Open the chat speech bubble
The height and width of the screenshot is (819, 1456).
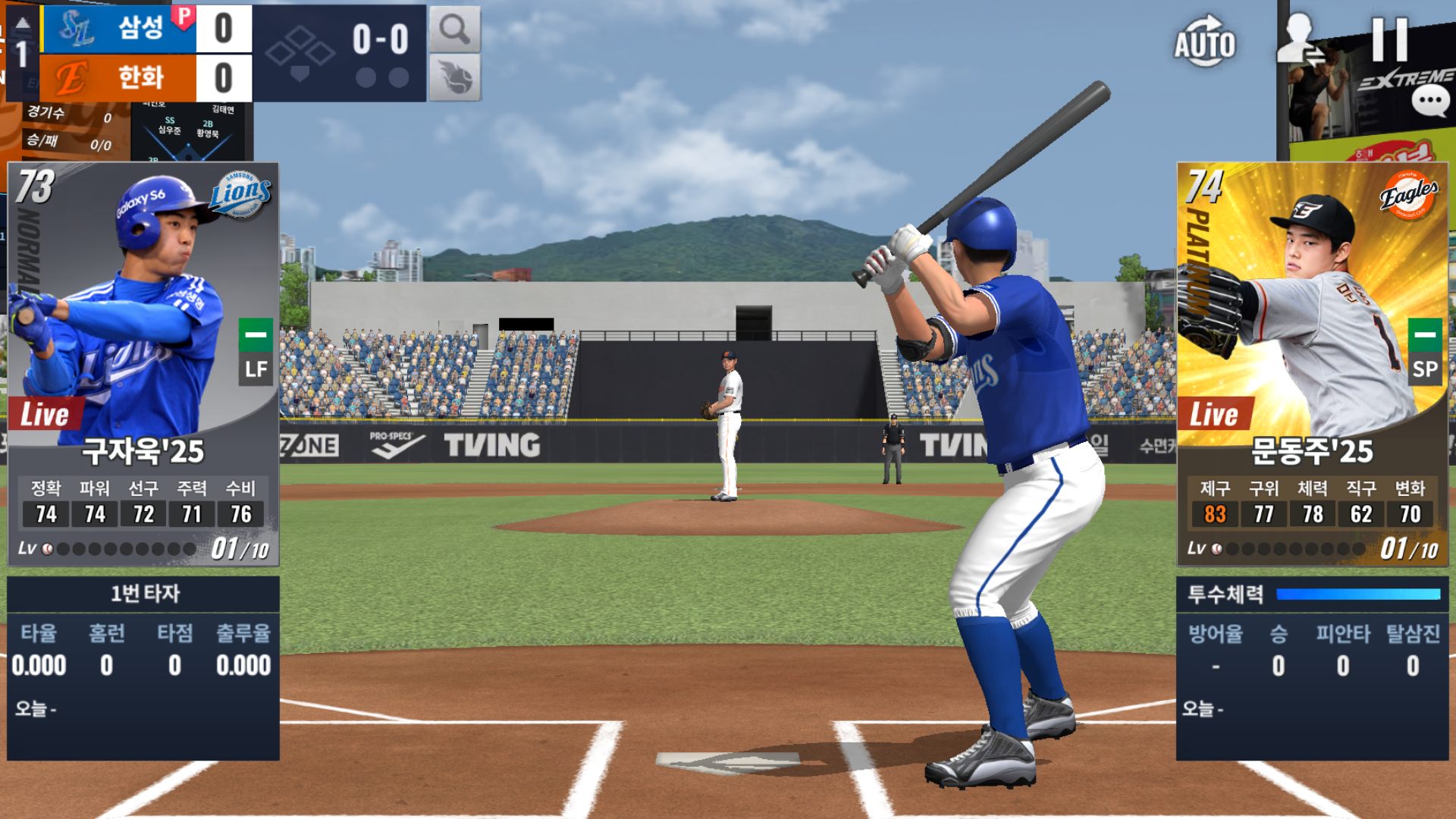tap(1430, 100)
